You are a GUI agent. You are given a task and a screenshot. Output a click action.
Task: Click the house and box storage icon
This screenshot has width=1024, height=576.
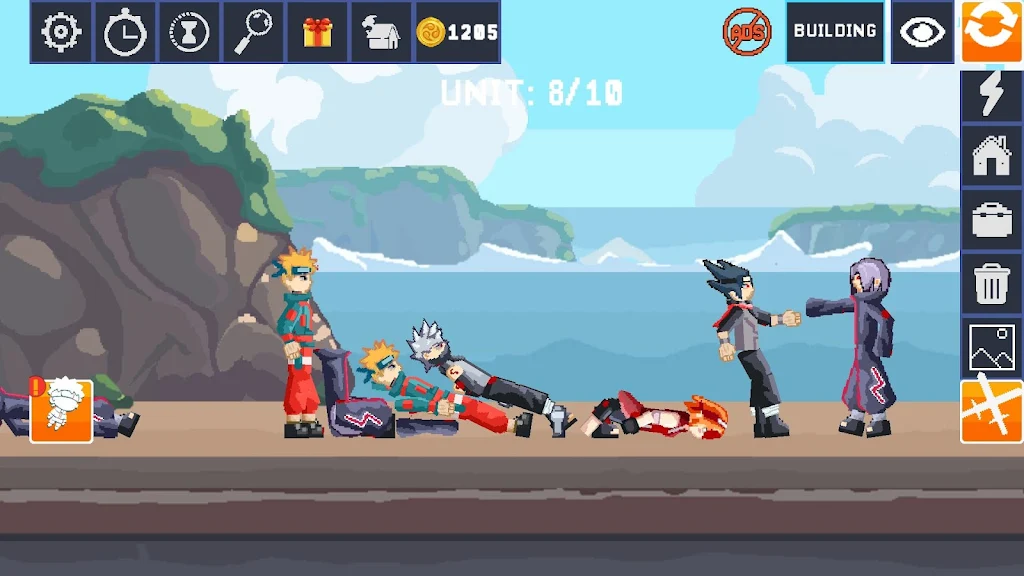pyautogui.click(x=381, y=32)
